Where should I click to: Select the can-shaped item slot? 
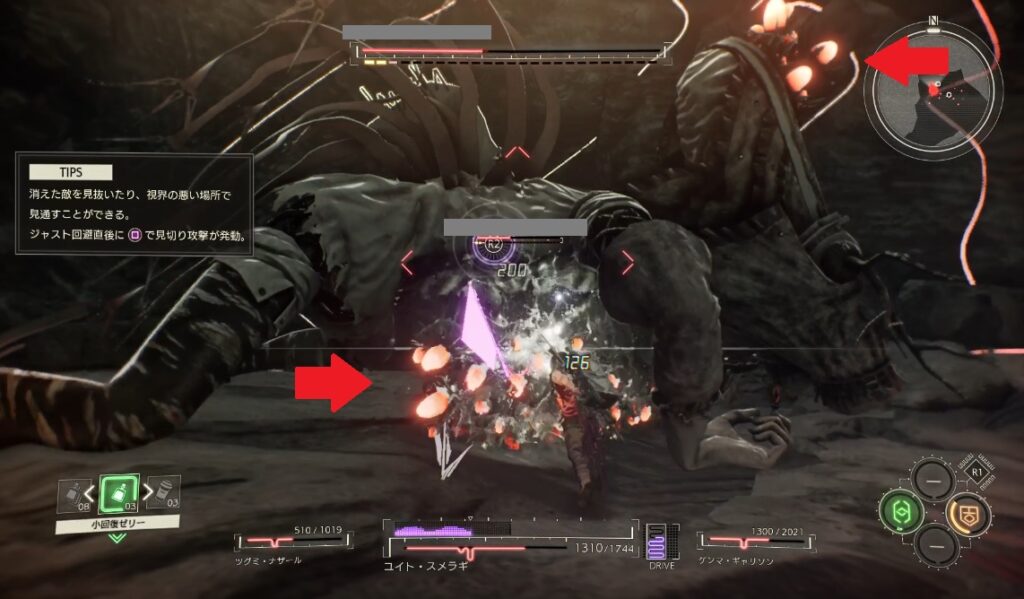tap(164, 492)
